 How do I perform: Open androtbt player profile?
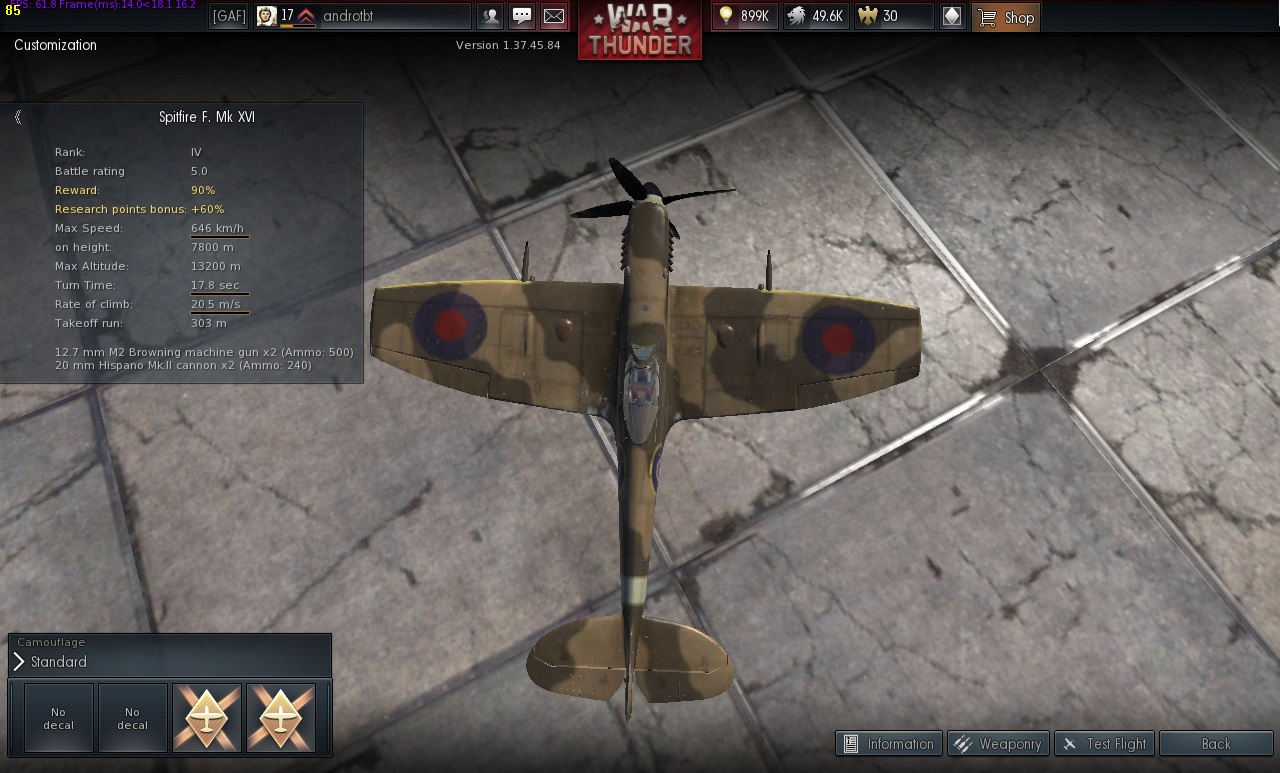[x=362, y=16]
